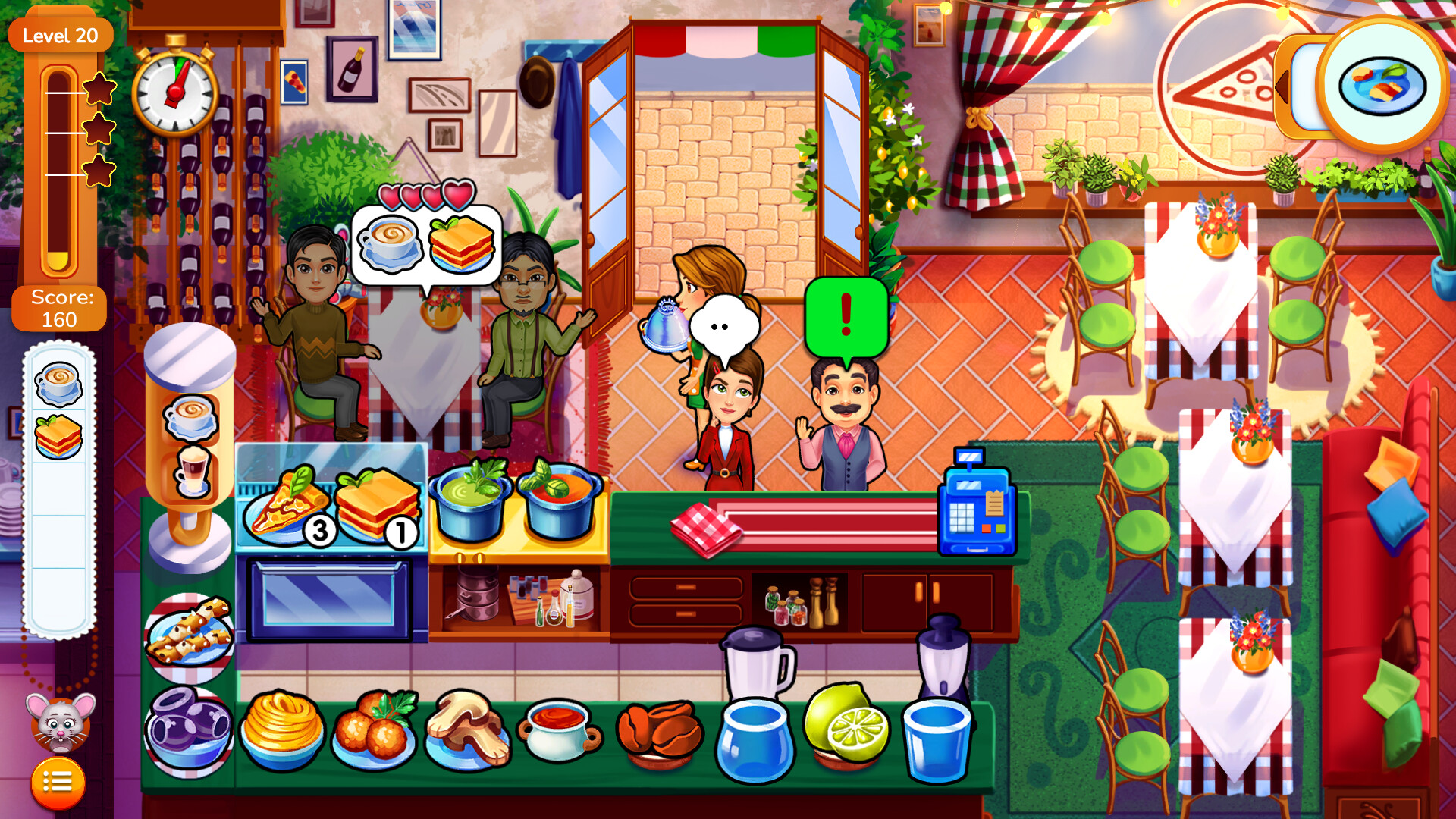Check the star progress meter thermometer
The image size is (1456, 819).
point(59,174)
